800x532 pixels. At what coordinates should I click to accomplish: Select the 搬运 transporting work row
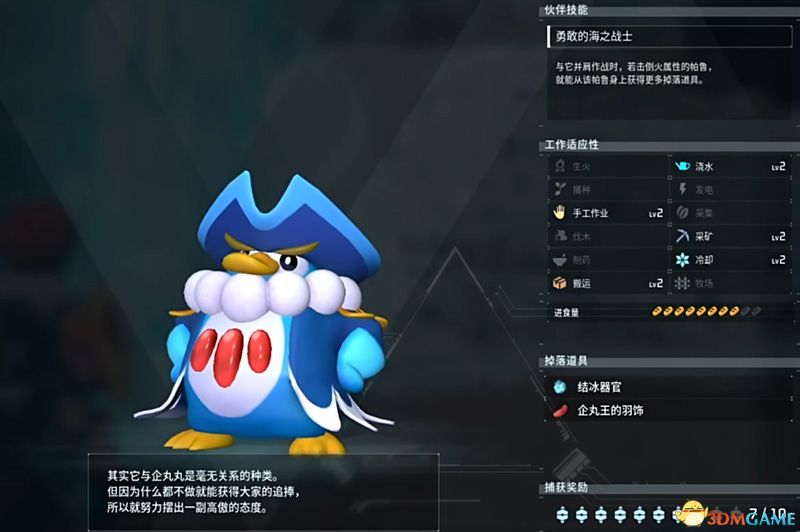tap(607, 283)
